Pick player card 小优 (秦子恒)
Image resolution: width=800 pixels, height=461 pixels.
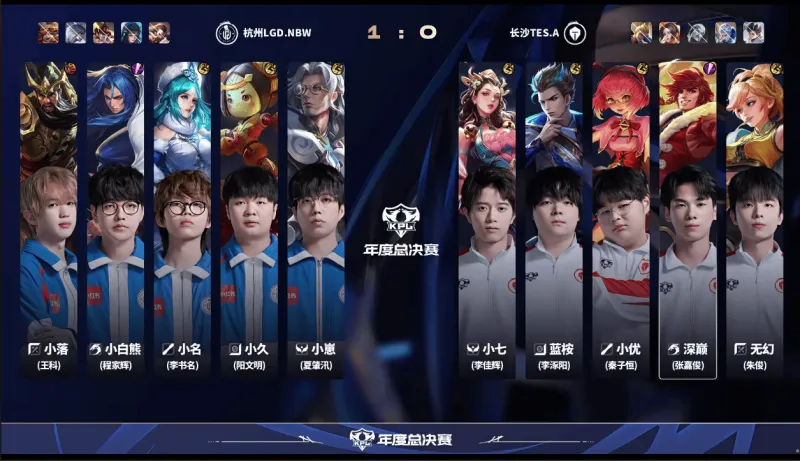click(x=621, y=220)
